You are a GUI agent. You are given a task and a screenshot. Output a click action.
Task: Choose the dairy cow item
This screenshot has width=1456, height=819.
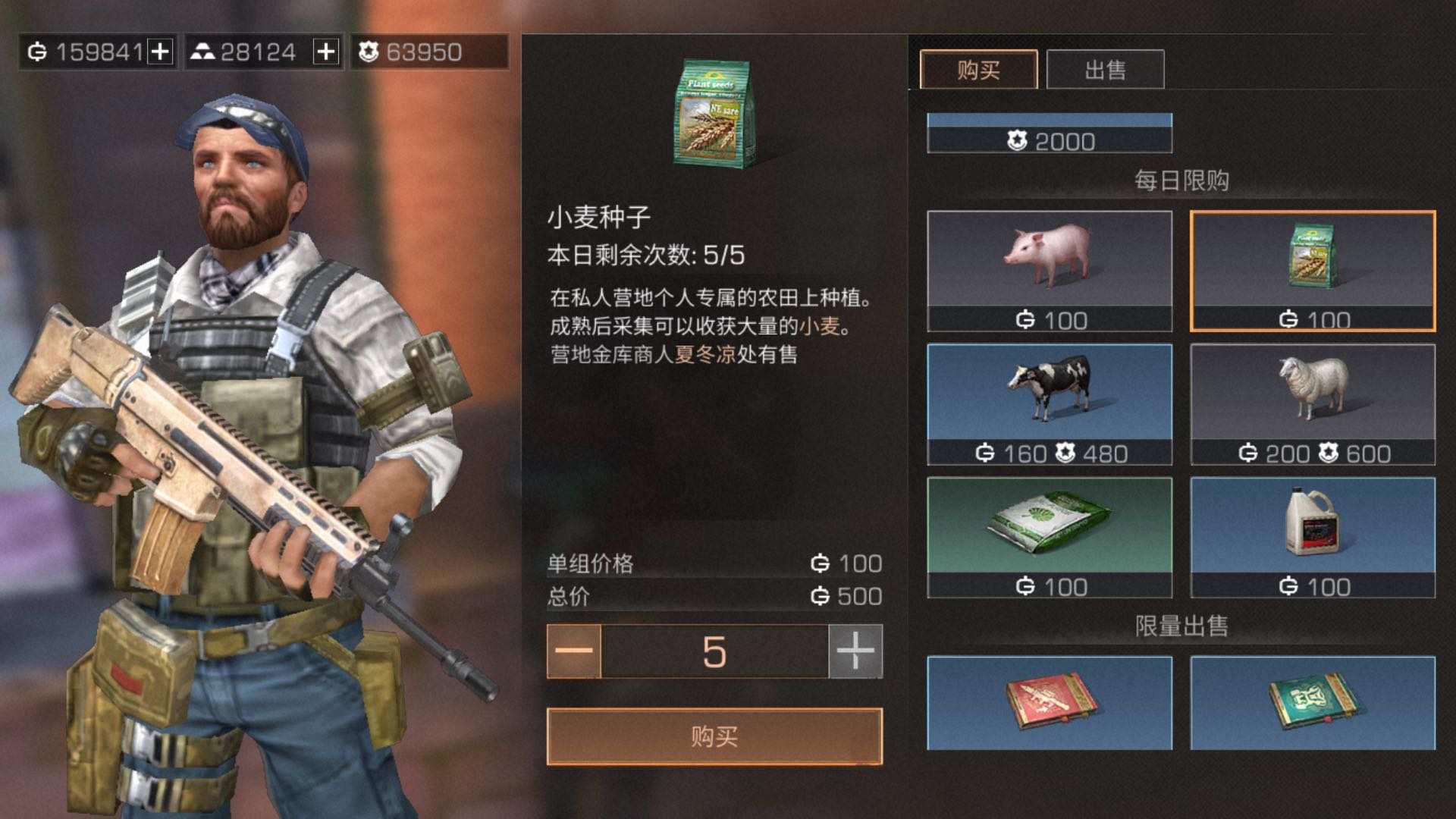pyautogui.click(x=1050, y=403)
